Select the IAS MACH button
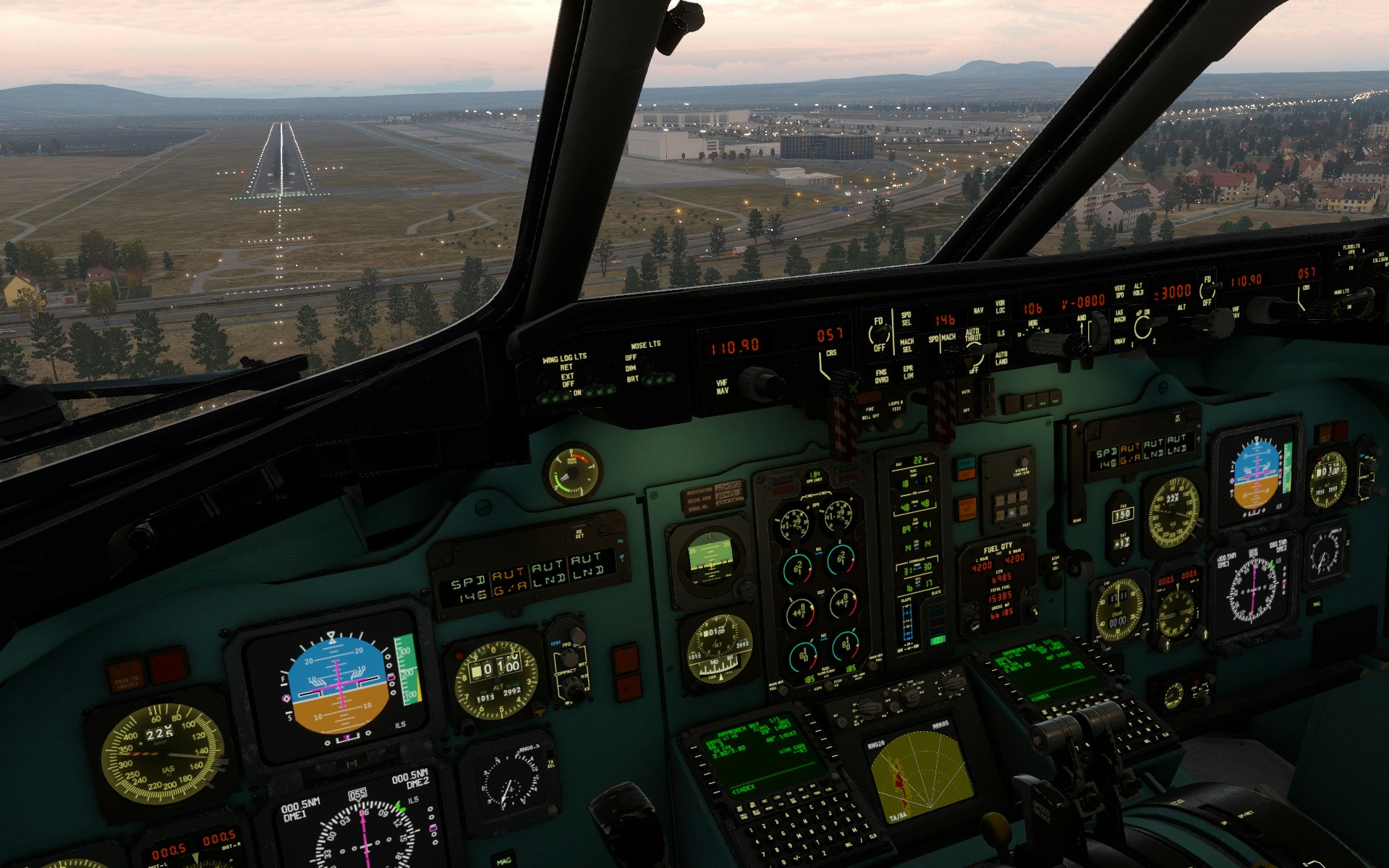 1119,316
